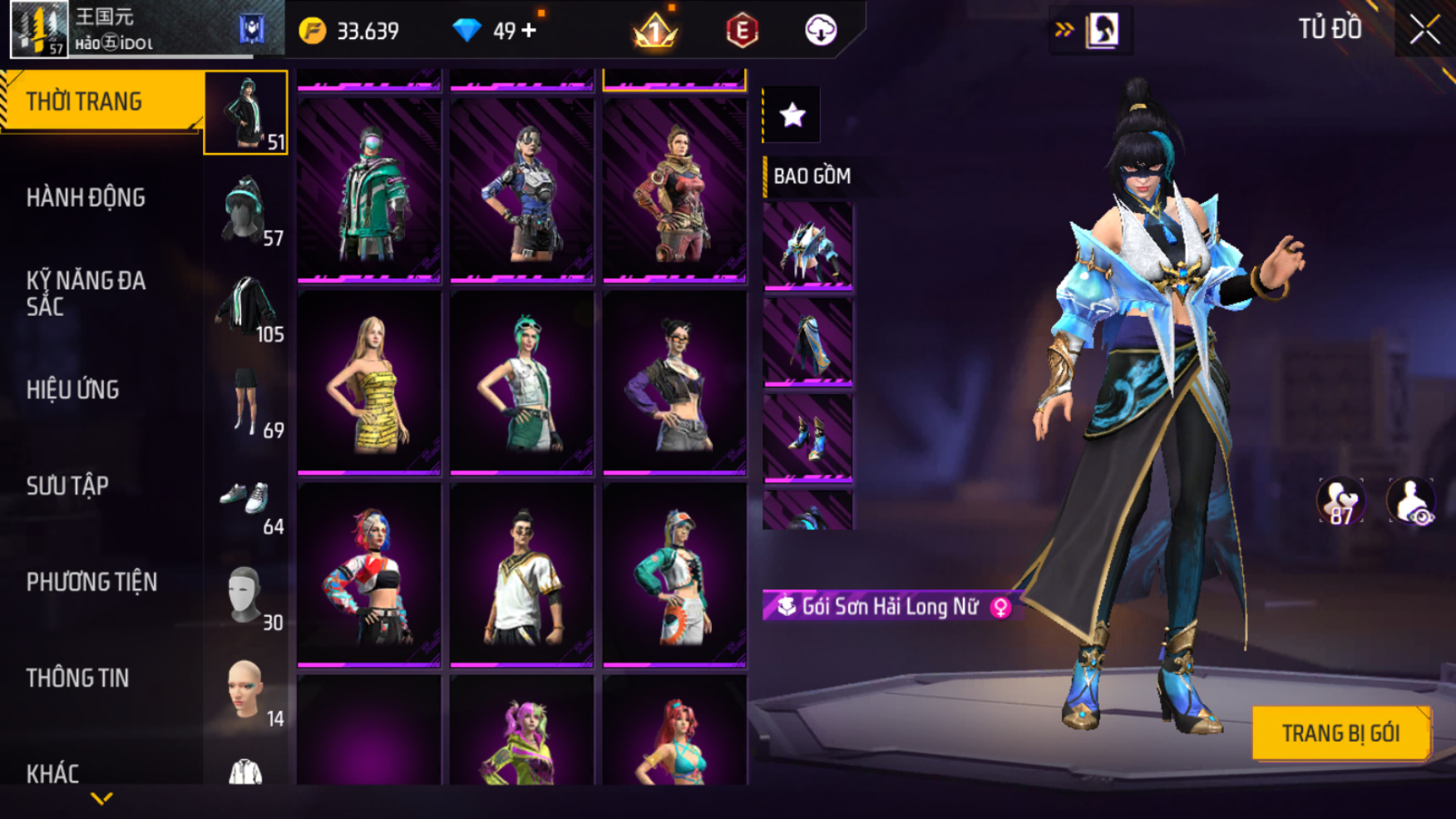1456x819 pixels.
Task: View the bundle's top piece thumbnail
Action: 808,247
